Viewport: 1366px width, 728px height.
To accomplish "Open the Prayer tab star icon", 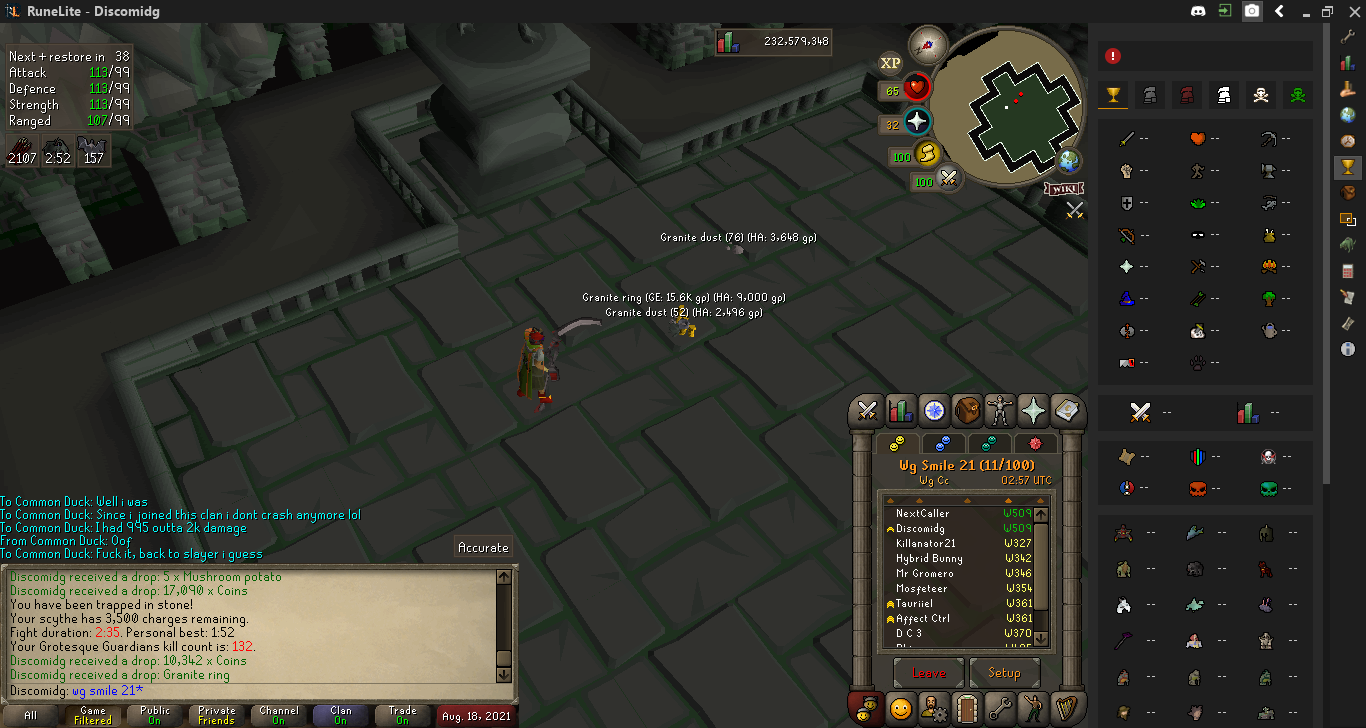I will click(1033, 410).
